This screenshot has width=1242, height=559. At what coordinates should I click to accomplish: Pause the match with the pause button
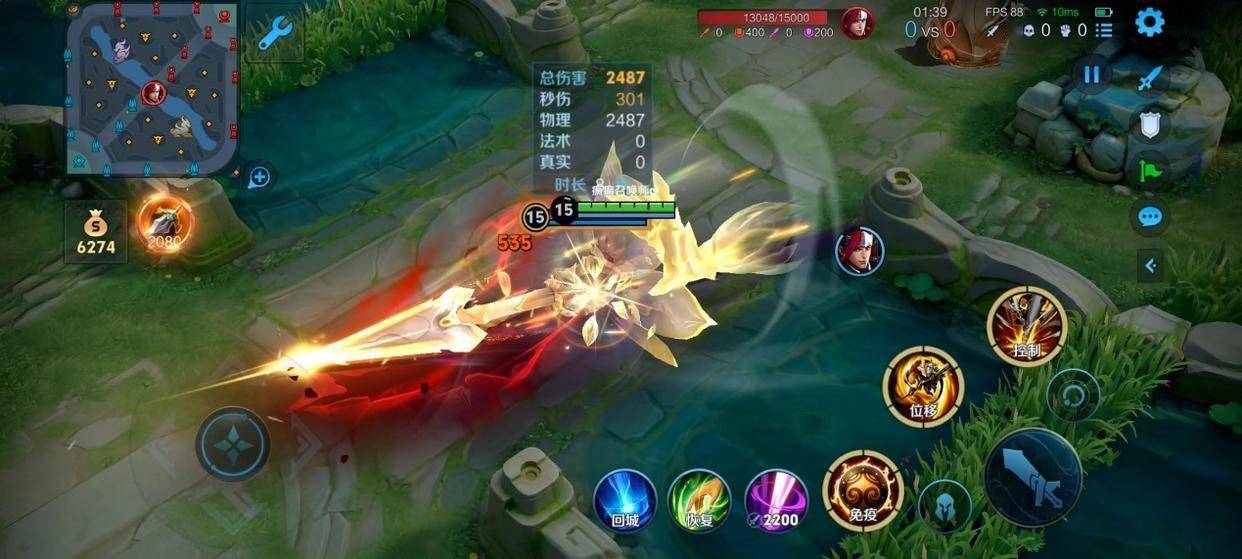[x=1091, y=75]
